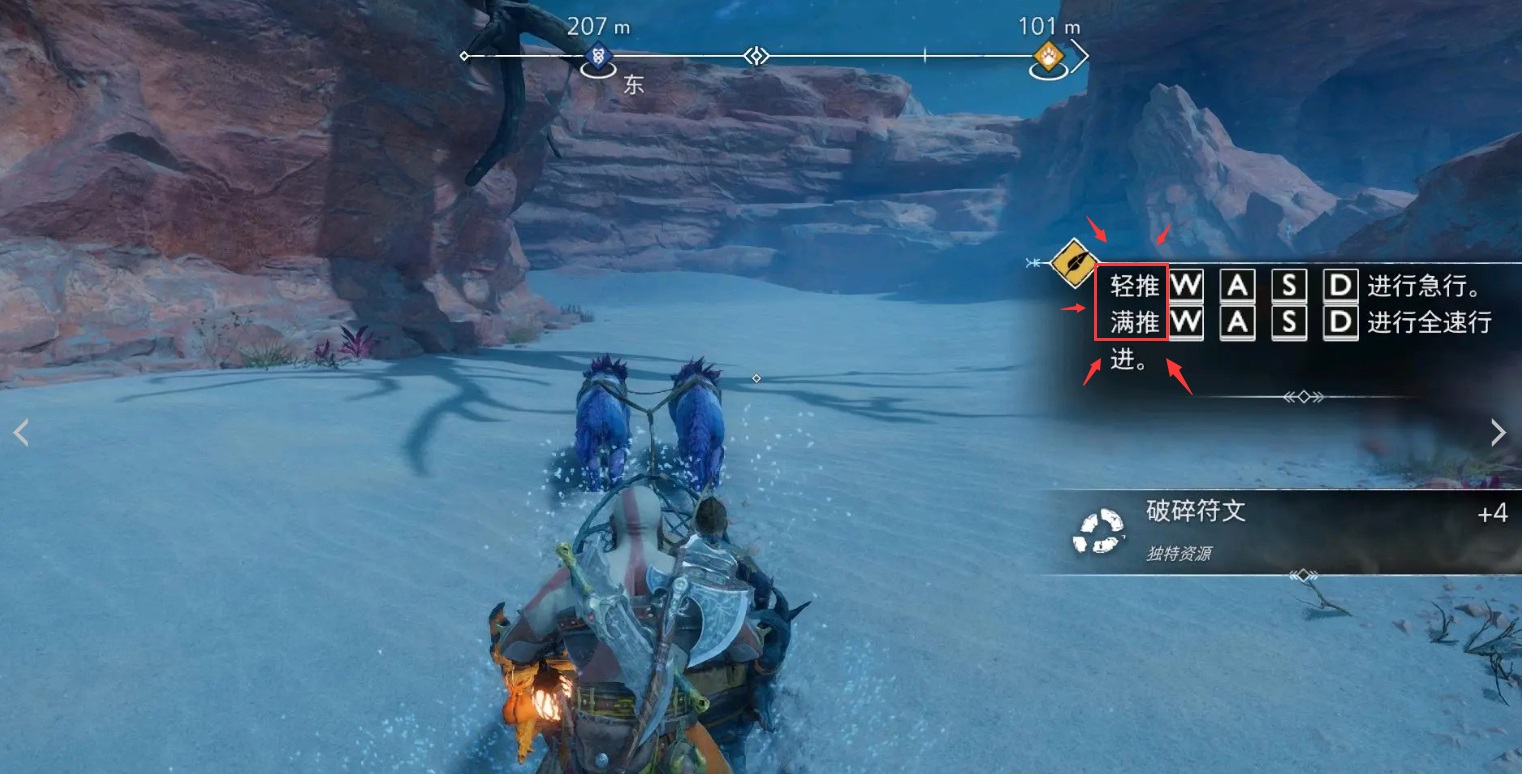This screenshot has height=774, width=1522.
Task: Go to the previous image with left arrow
Action: pos(20,432)
